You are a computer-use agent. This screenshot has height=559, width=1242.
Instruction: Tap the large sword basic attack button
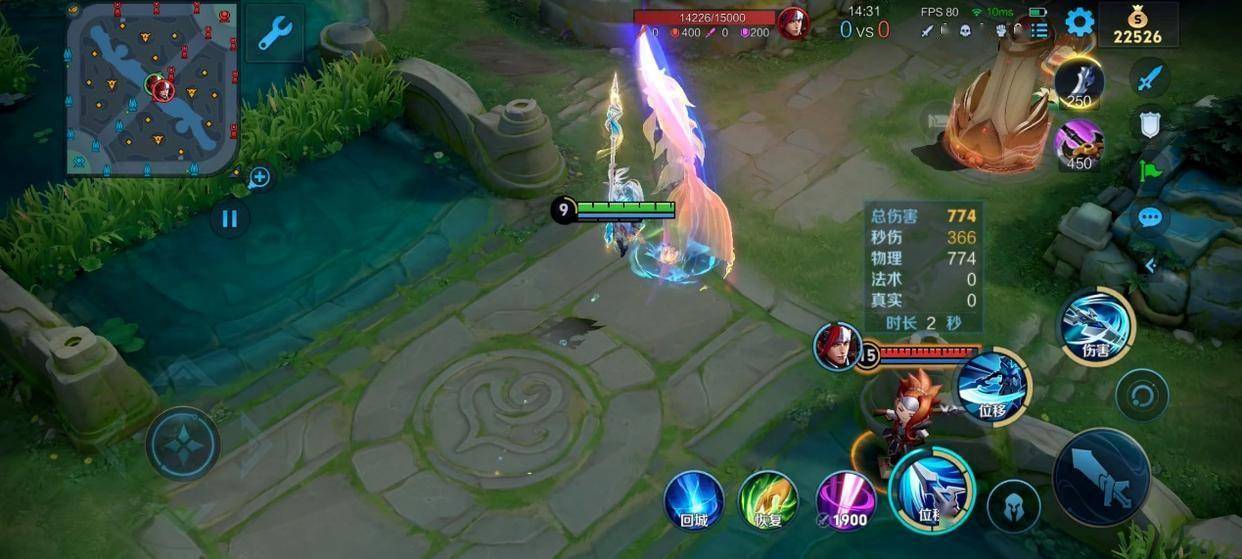click(x=1101, y=478)
